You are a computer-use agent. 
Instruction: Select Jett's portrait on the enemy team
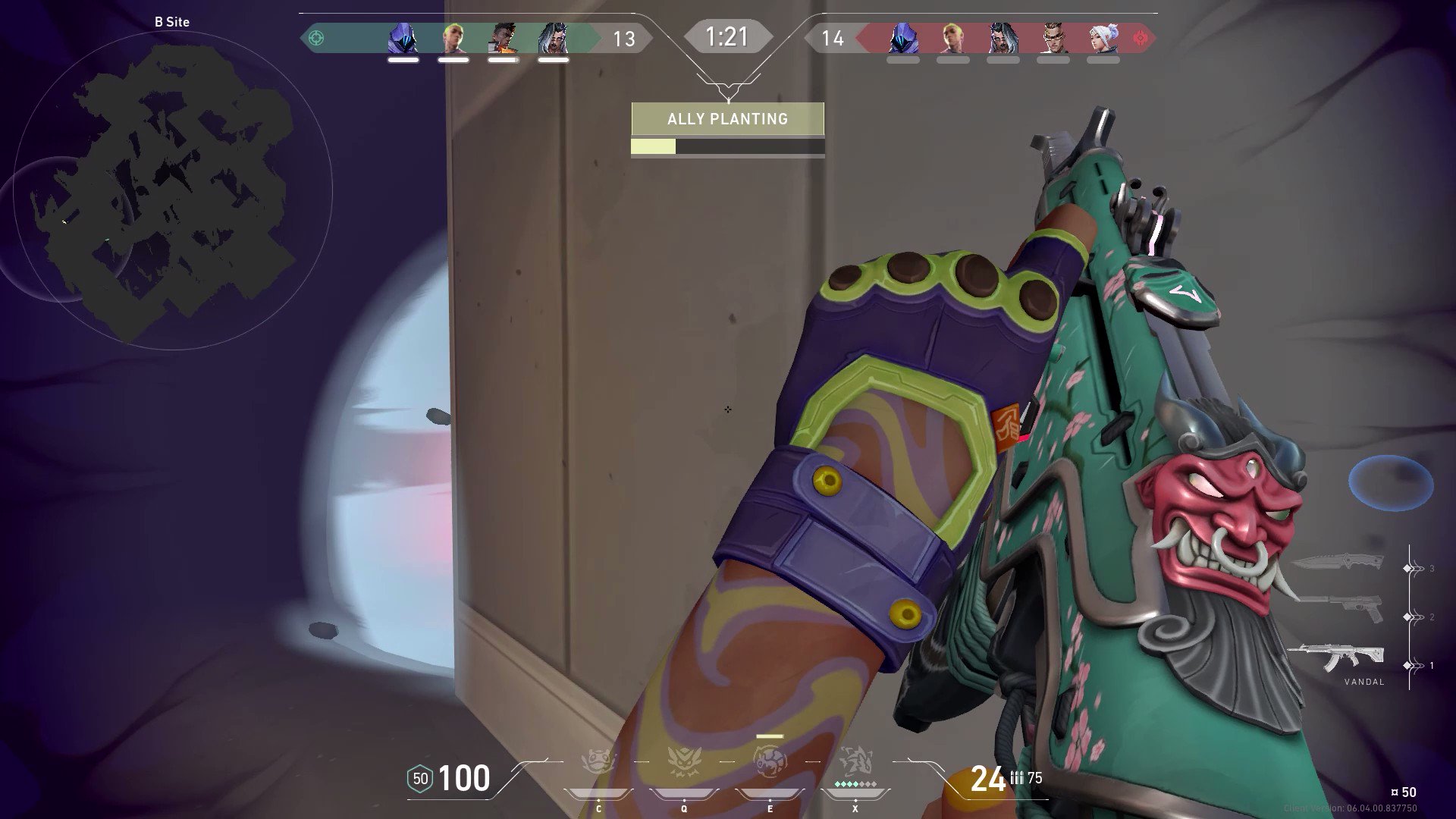pos(1103,36)
